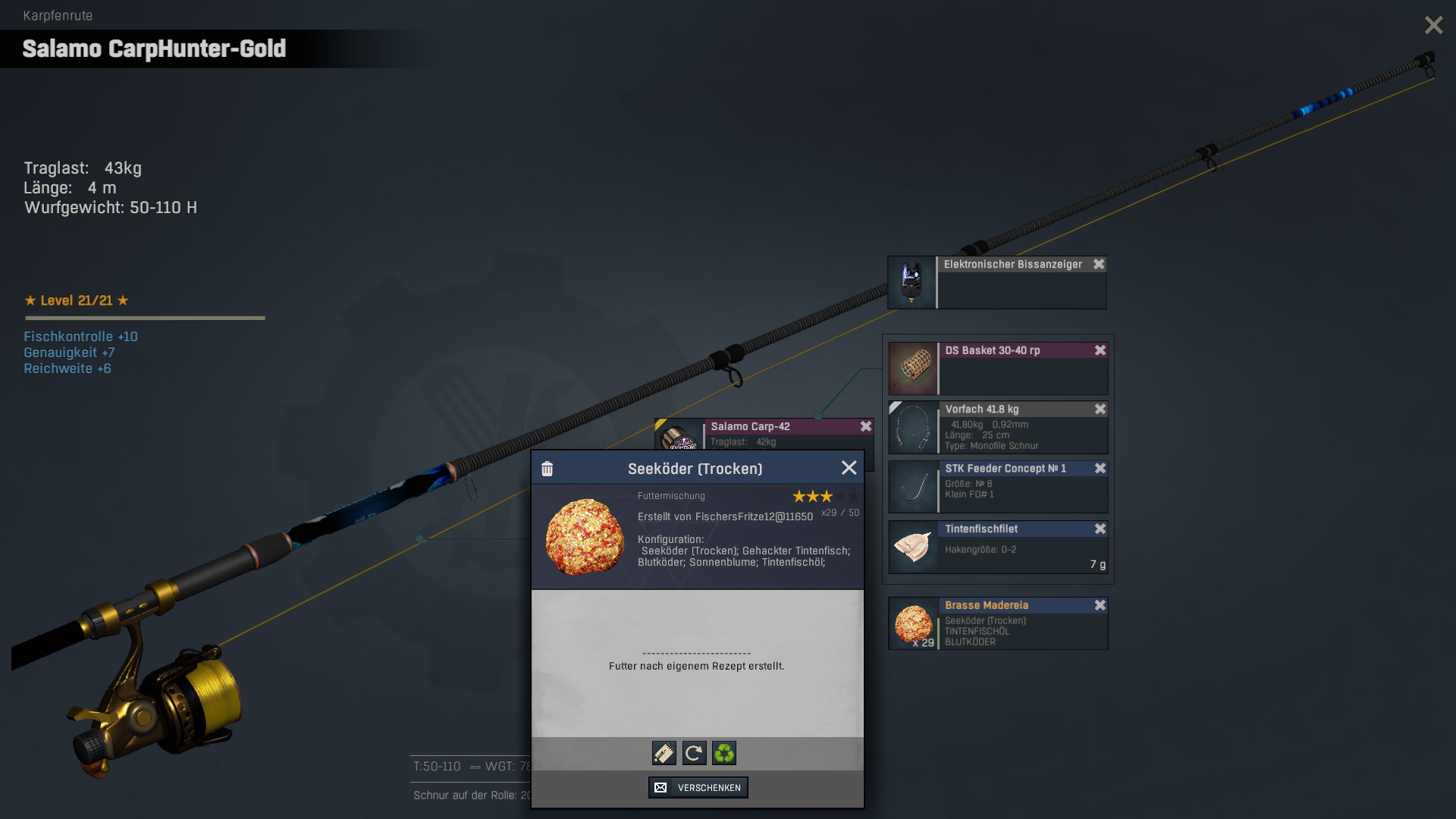Close the rod setup screen
The image size is (1456, 819).
[x=1433, y=25]
